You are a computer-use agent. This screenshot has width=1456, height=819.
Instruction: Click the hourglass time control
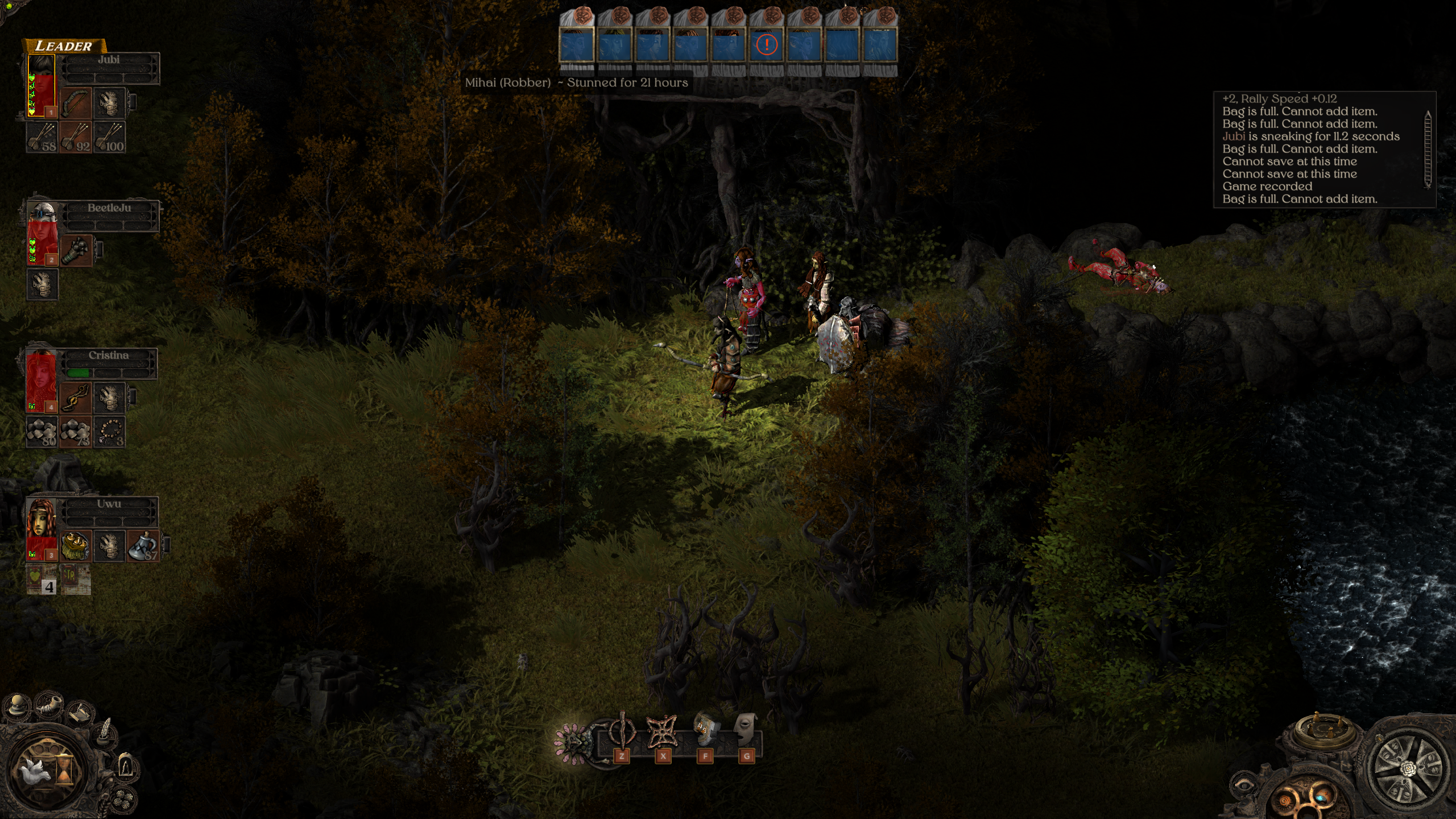click(64, 769)
